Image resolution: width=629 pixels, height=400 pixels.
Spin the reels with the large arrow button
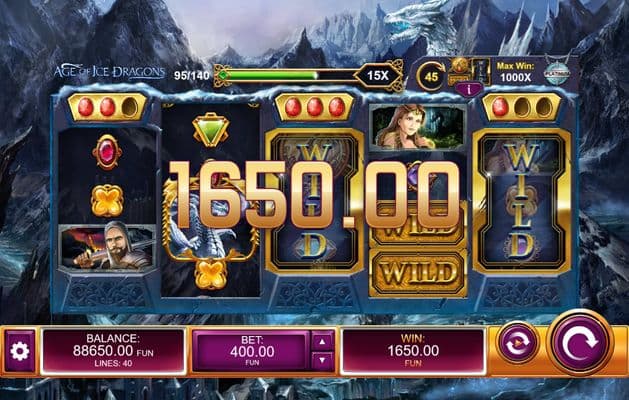(x=580, y=343)
